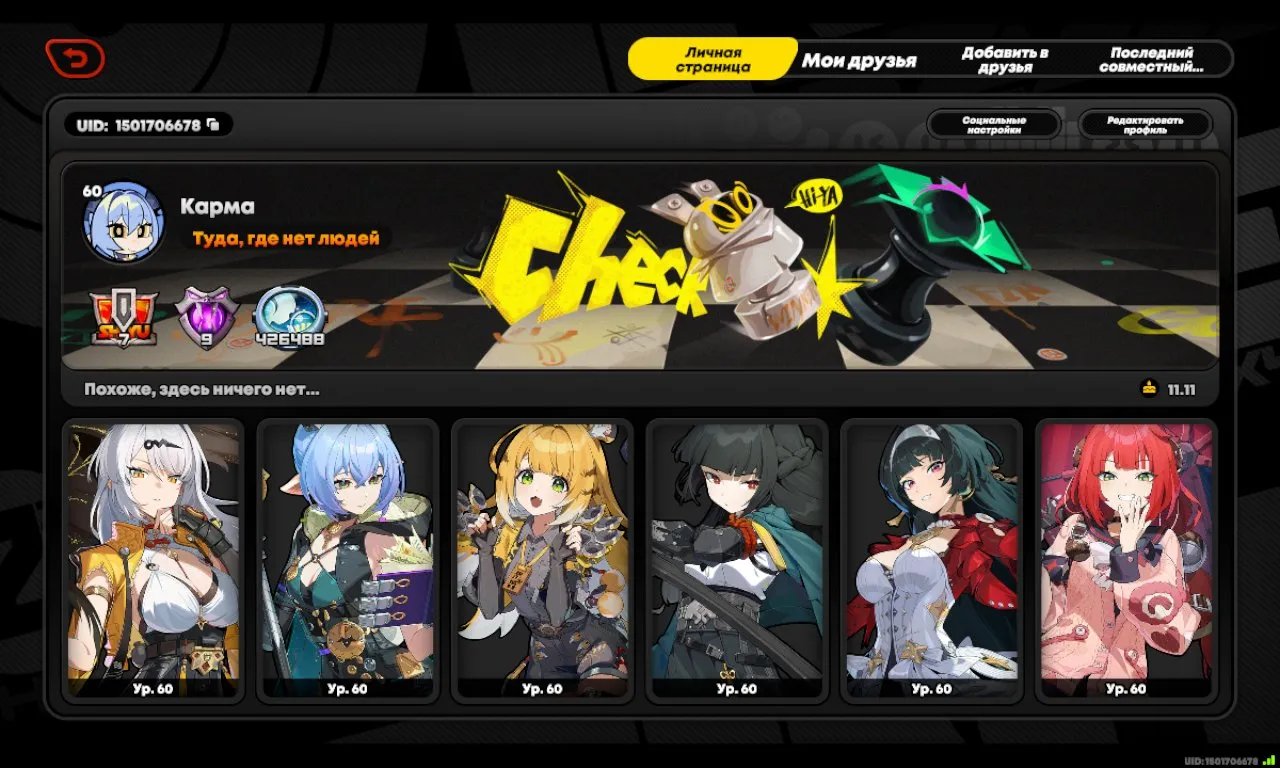Open the Shiyu Defense badge showing 7
1280x768 pixels.
coord(126,313)
